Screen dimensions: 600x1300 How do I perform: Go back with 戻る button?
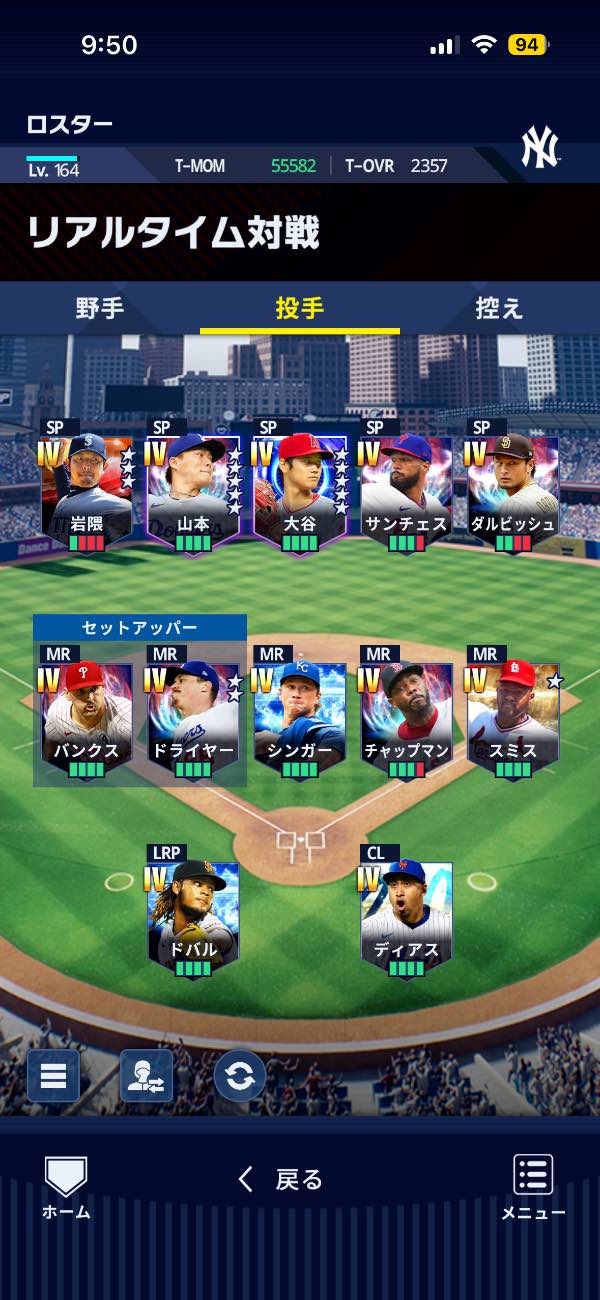point(282,1180)
